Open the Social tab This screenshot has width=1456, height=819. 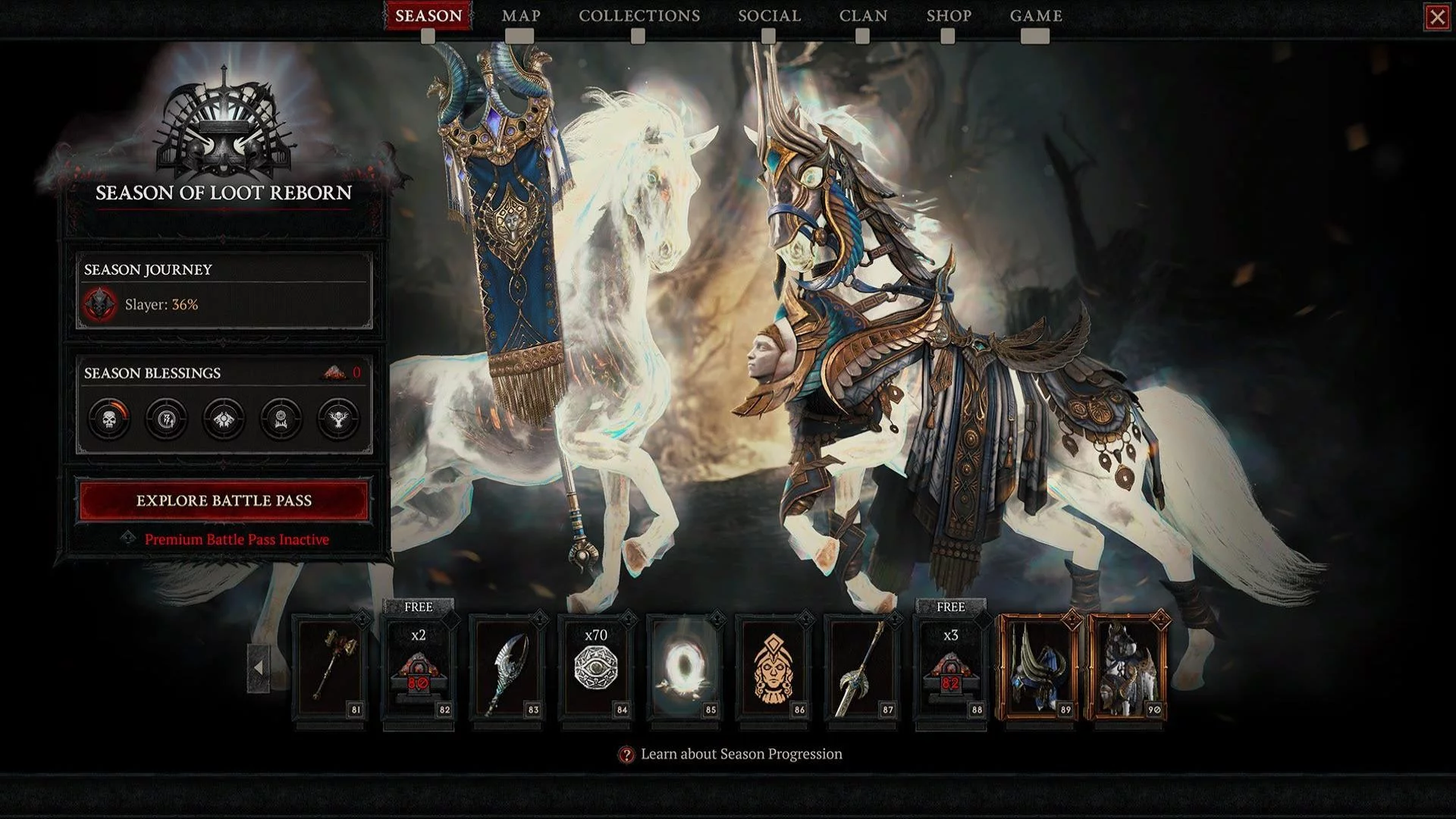pyautogui.click(x=769, y=16)
